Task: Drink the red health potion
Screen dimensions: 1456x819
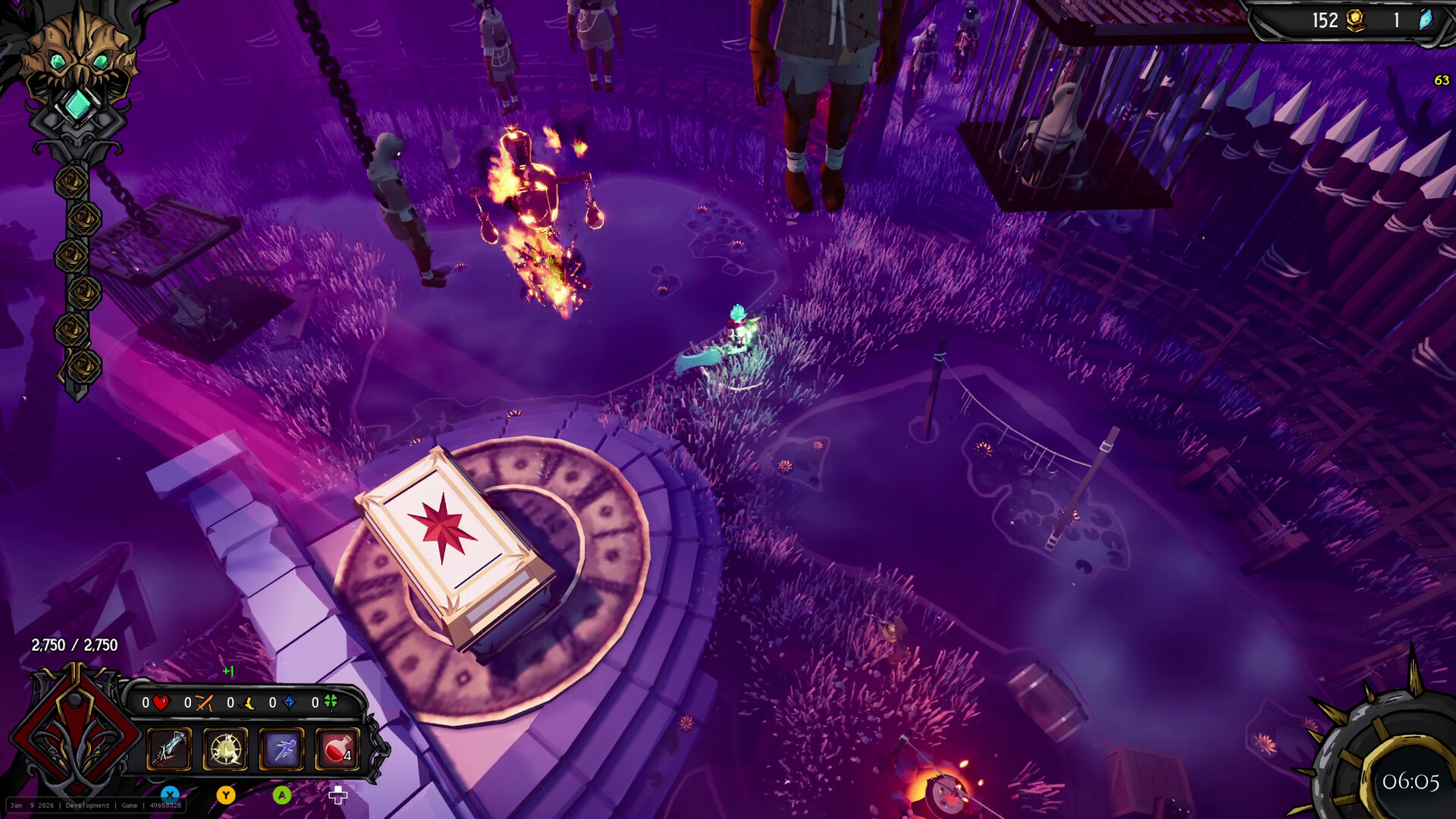Action: [337, 749]
